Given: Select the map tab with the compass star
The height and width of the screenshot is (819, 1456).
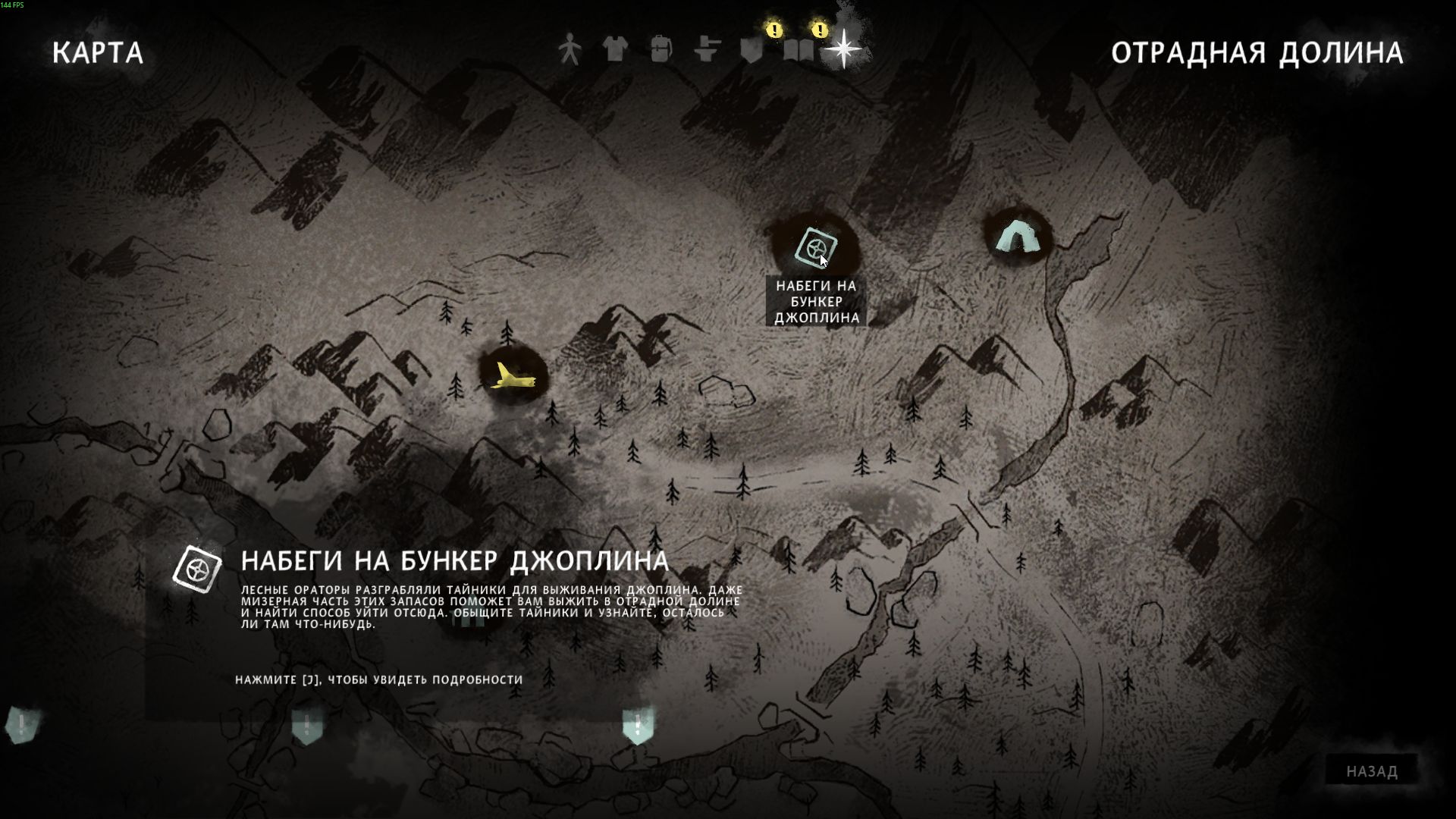Looking at the screenshot, I should pyautogui.click(x=843, y=50).
